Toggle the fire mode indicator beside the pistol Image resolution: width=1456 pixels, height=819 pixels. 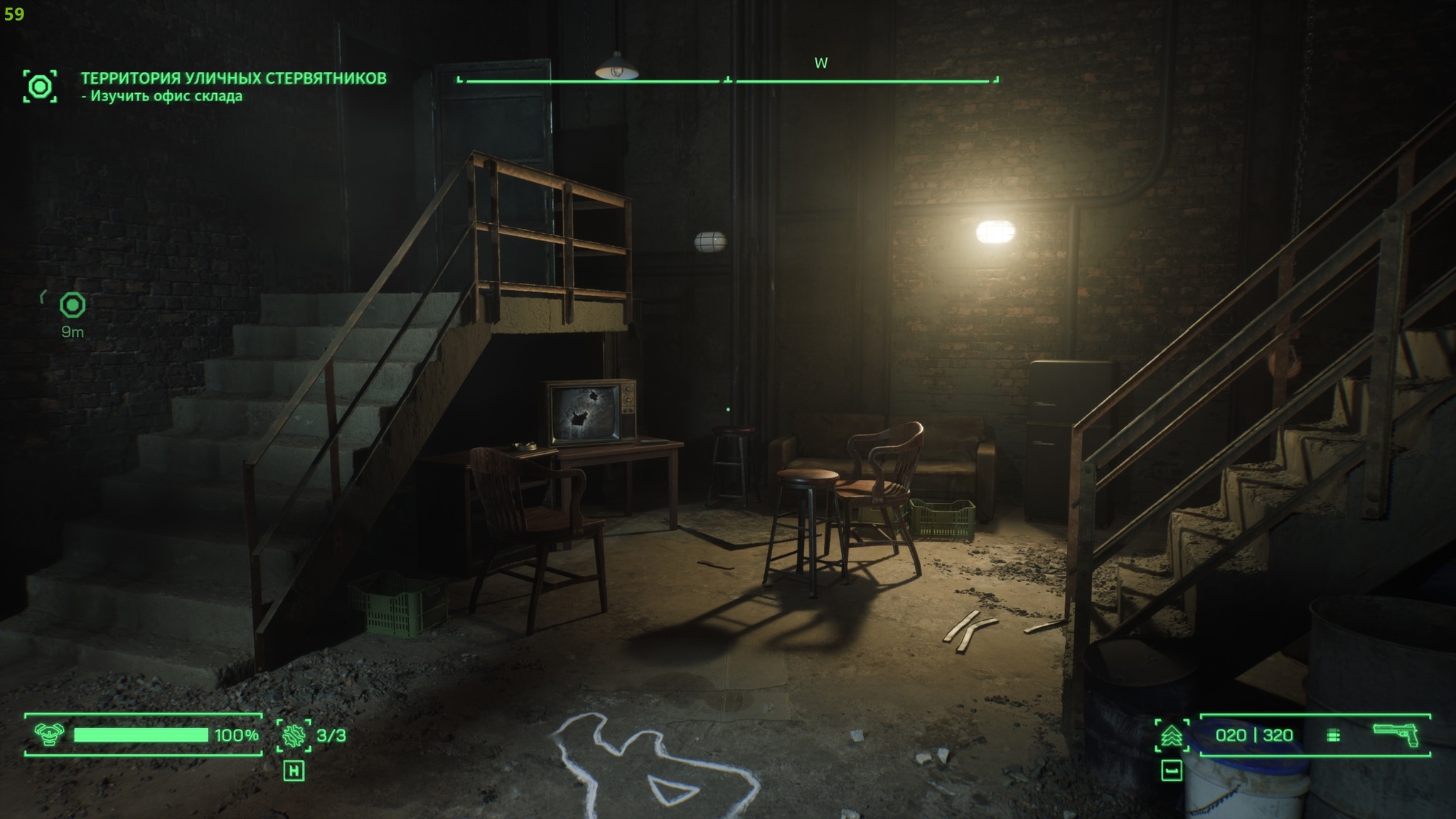coord(1334,736)
